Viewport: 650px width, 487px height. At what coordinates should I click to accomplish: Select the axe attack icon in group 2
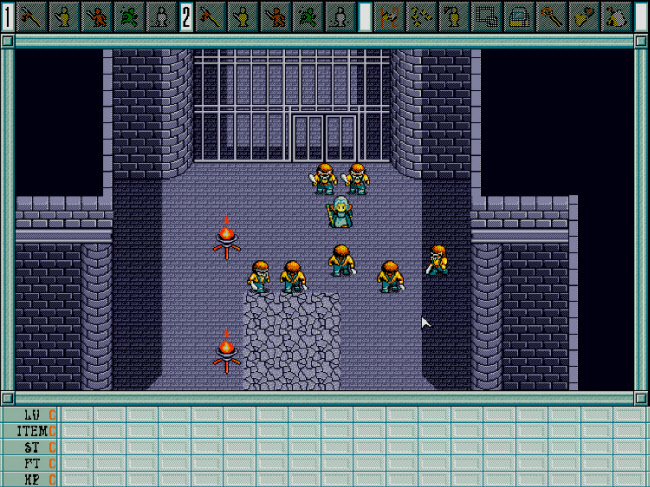coord(212,16)
